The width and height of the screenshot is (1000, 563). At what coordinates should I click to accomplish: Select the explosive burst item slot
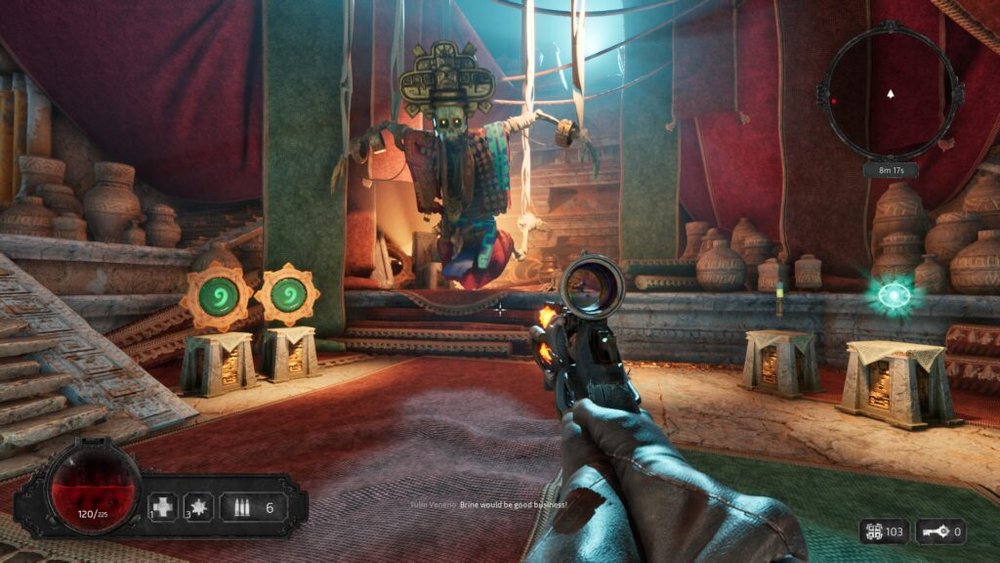click(x=198, y=507)
